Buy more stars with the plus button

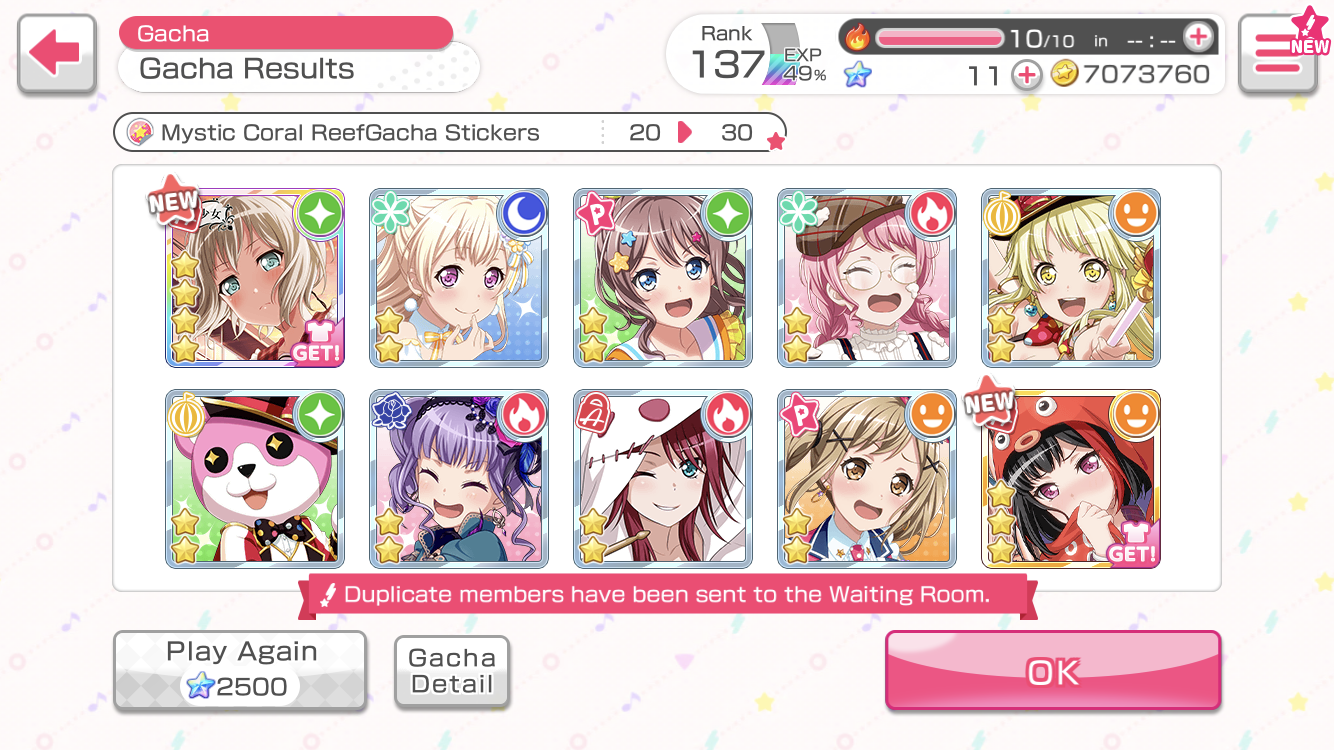1027,75
